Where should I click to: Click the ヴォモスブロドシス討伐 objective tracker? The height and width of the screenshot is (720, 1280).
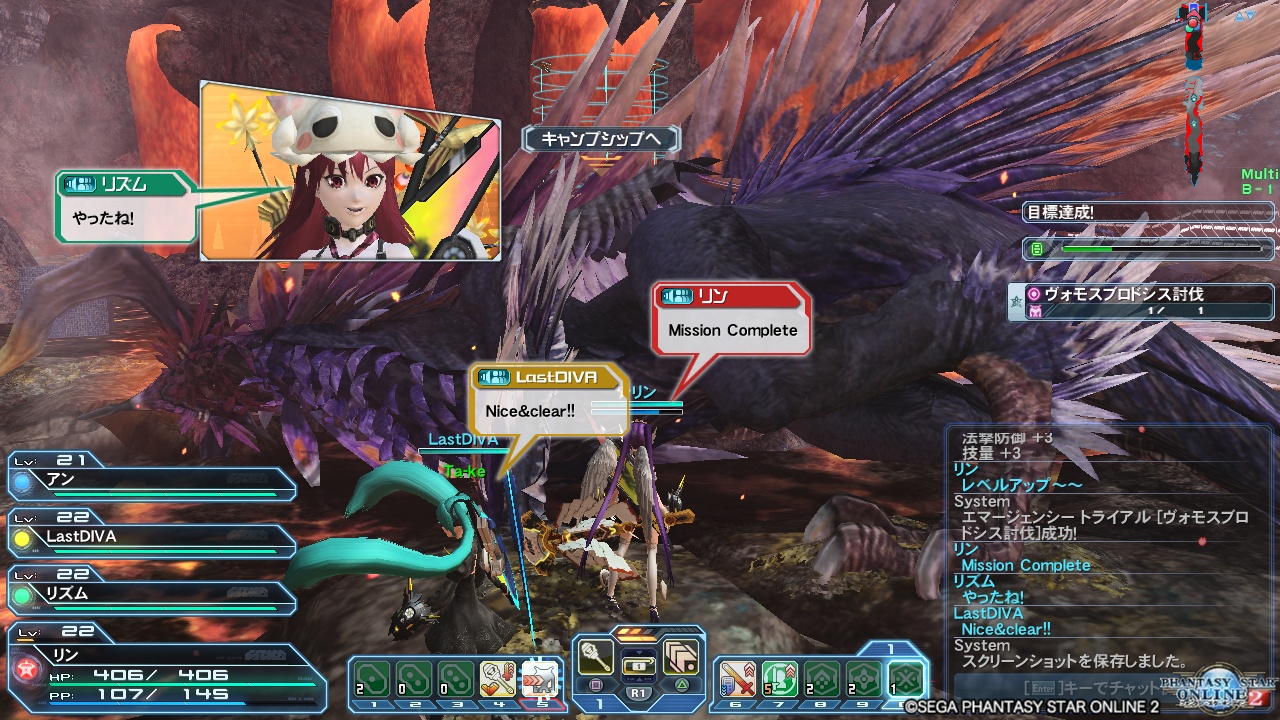(x=1140, y=301)
